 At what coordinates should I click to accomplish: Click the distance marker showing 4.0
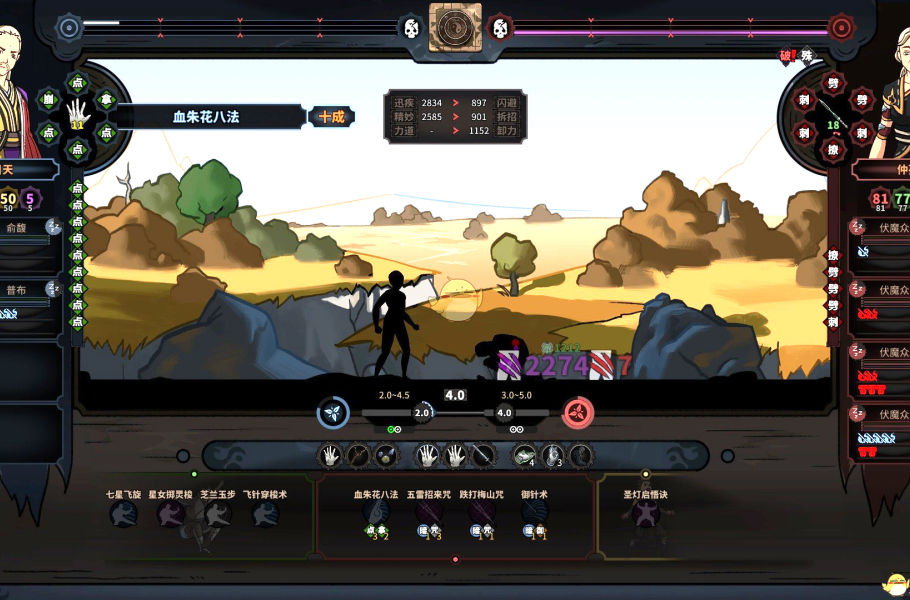coord(455,395)
